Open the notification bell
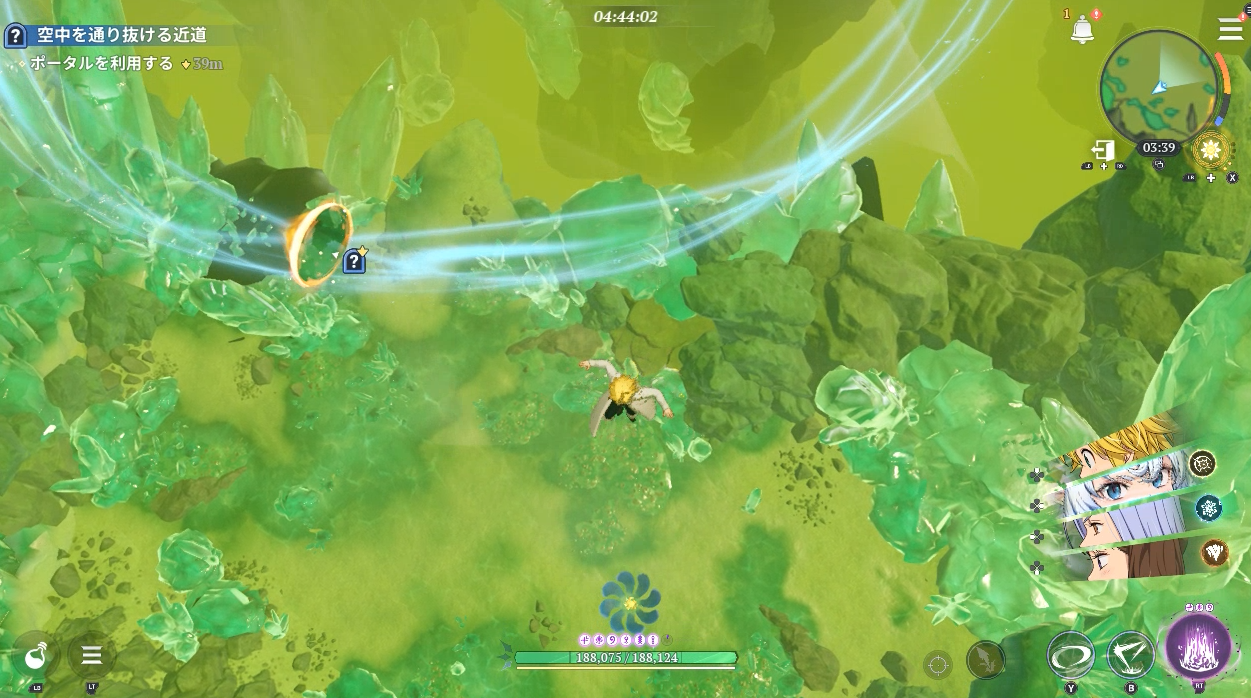This screenshot has height=698, width=1251. 1081,30
